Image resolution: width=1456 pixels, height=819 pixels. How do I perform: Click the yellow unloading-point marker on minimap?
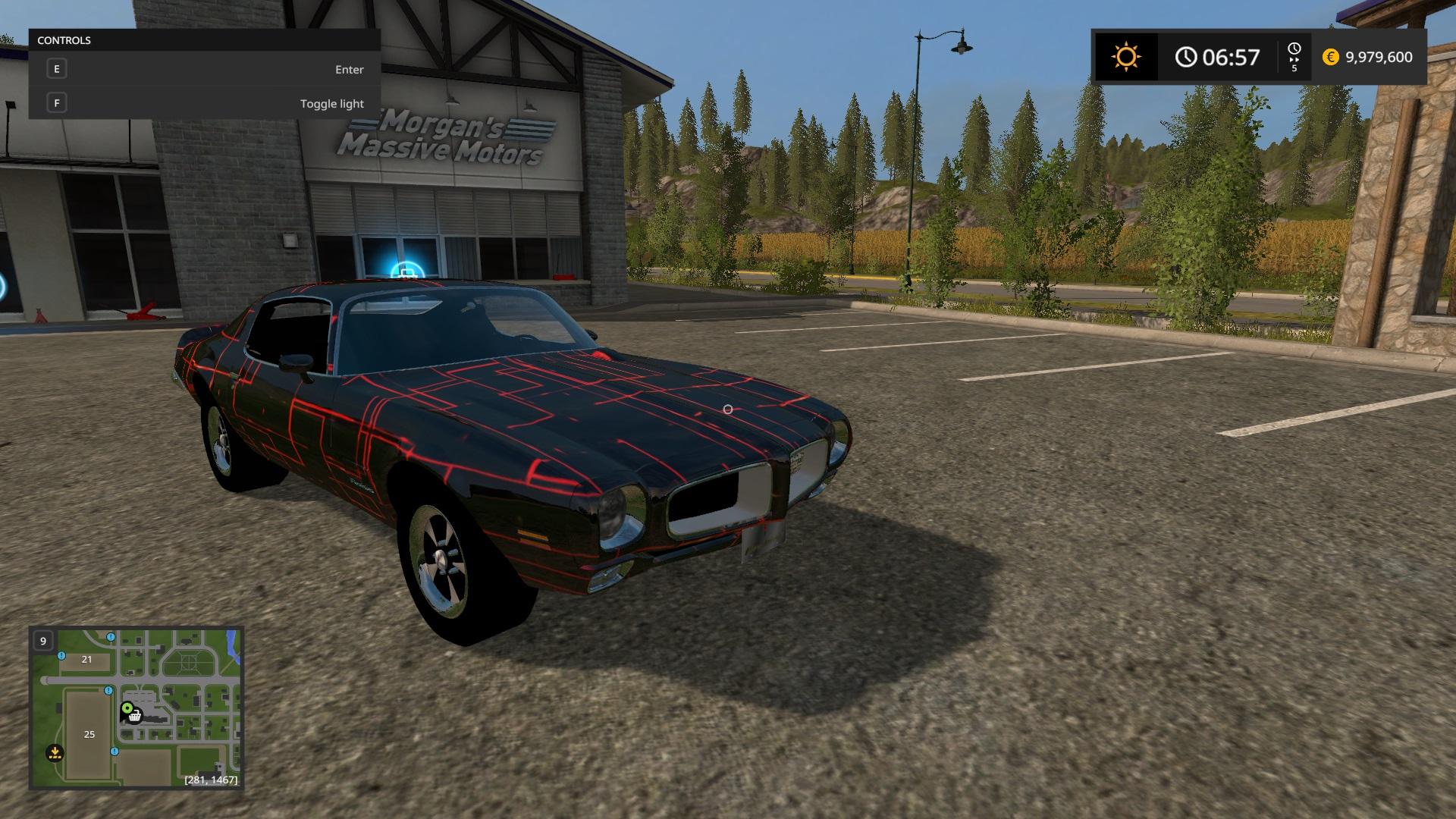55,753
